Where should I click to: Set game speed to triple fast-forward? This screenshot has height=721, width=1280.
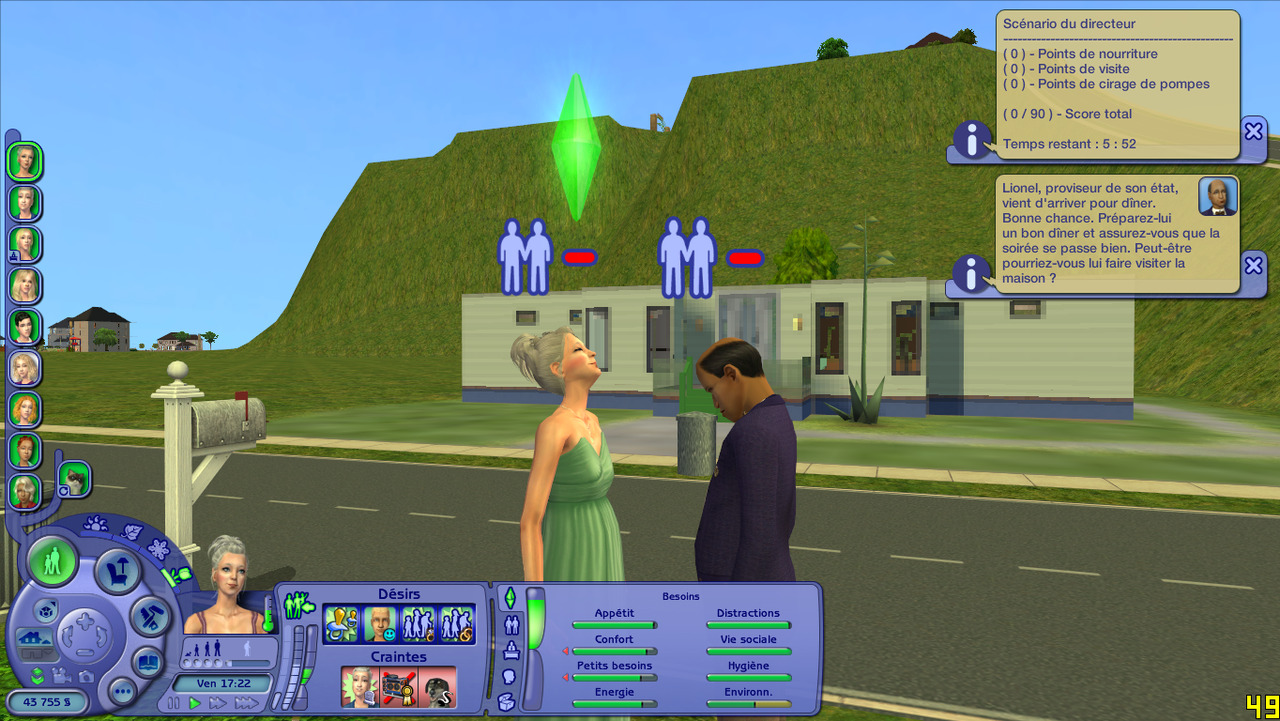[x=246, y=703]
